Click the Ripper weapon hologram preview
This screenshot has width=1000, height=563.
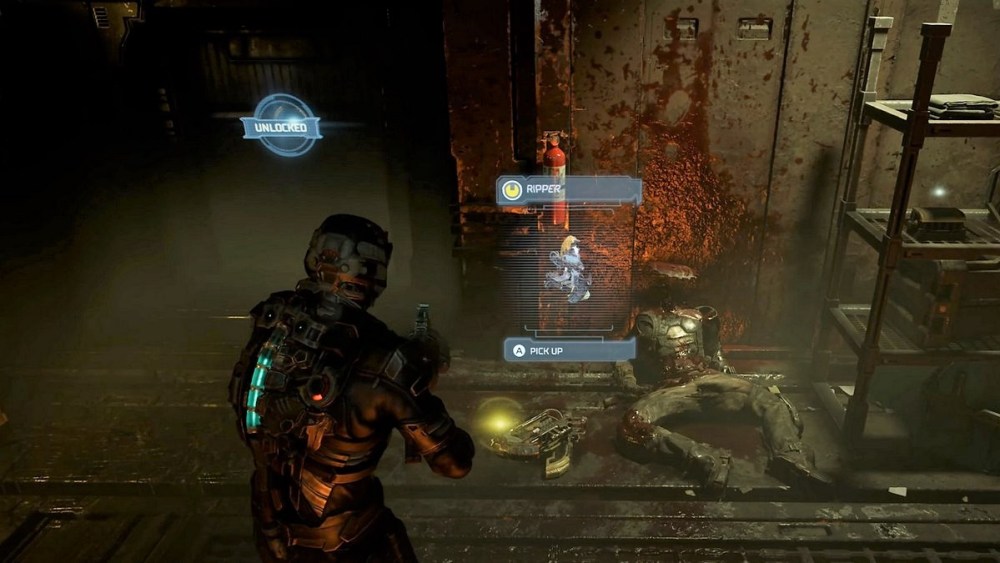(x=569, y=268)
